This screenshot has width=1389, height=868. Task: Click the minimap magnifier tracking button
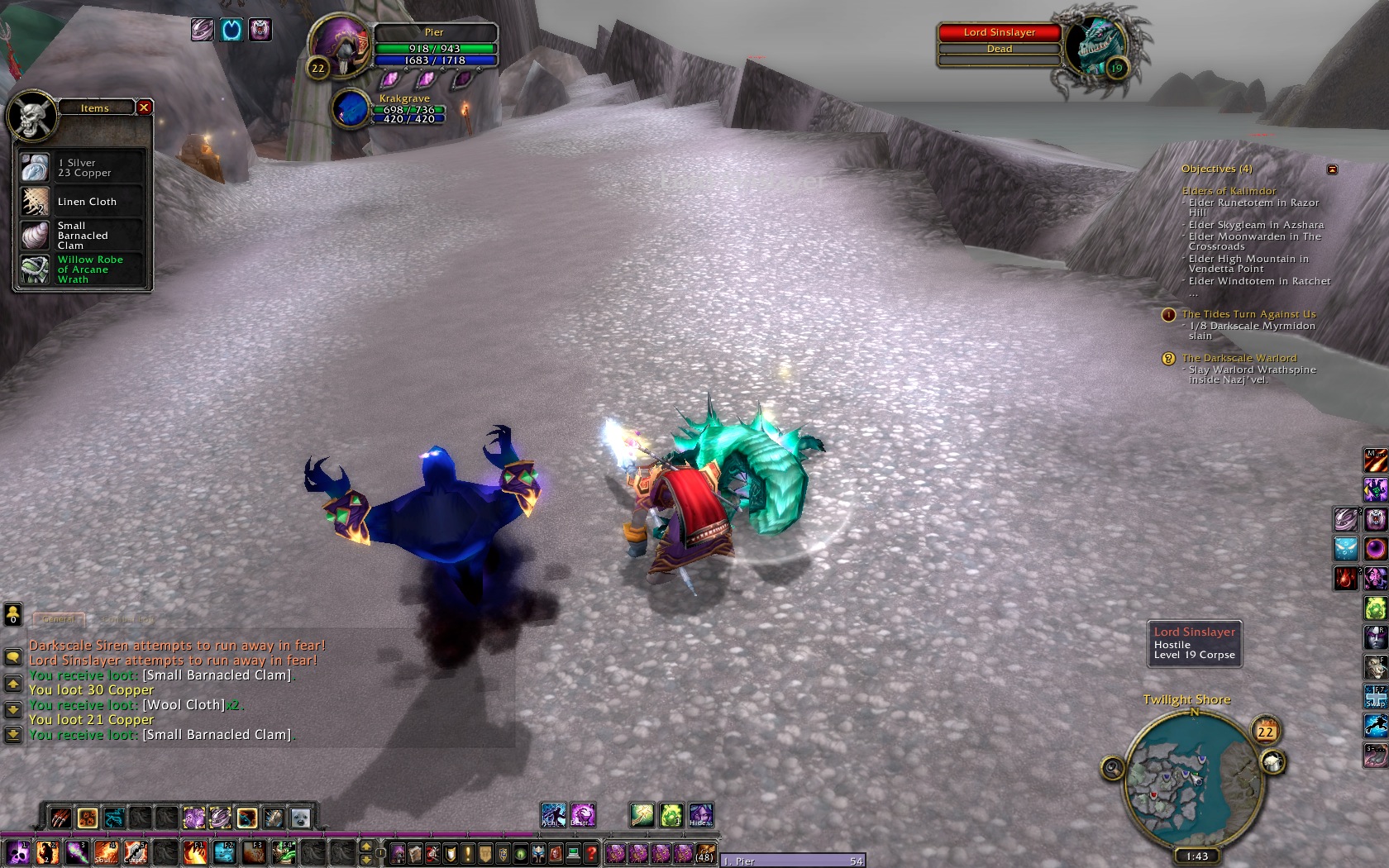(x=1113, y=769)
